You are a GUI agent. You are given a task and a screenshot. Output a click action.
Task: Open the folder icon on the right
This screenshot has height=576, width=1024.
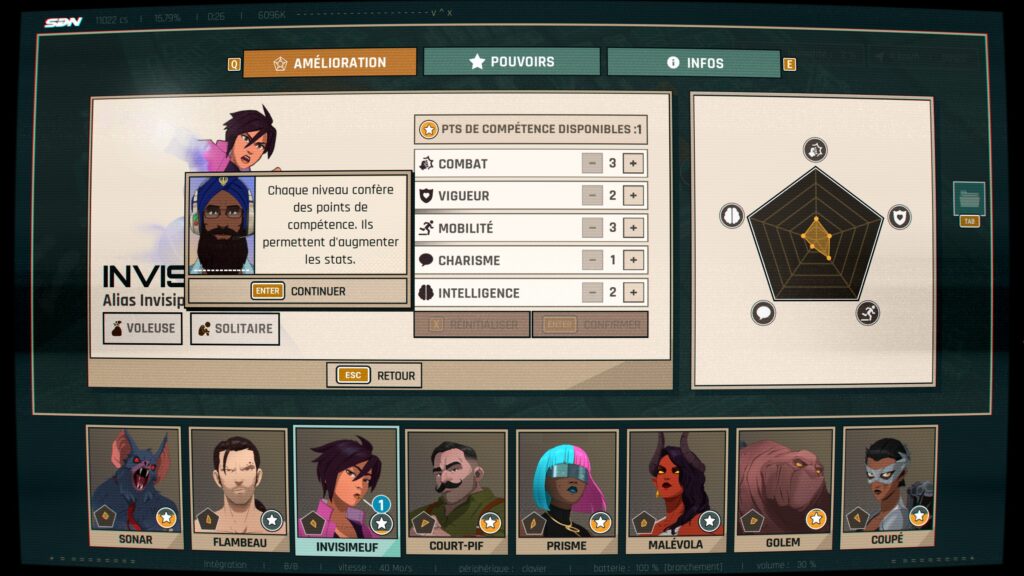969,198
